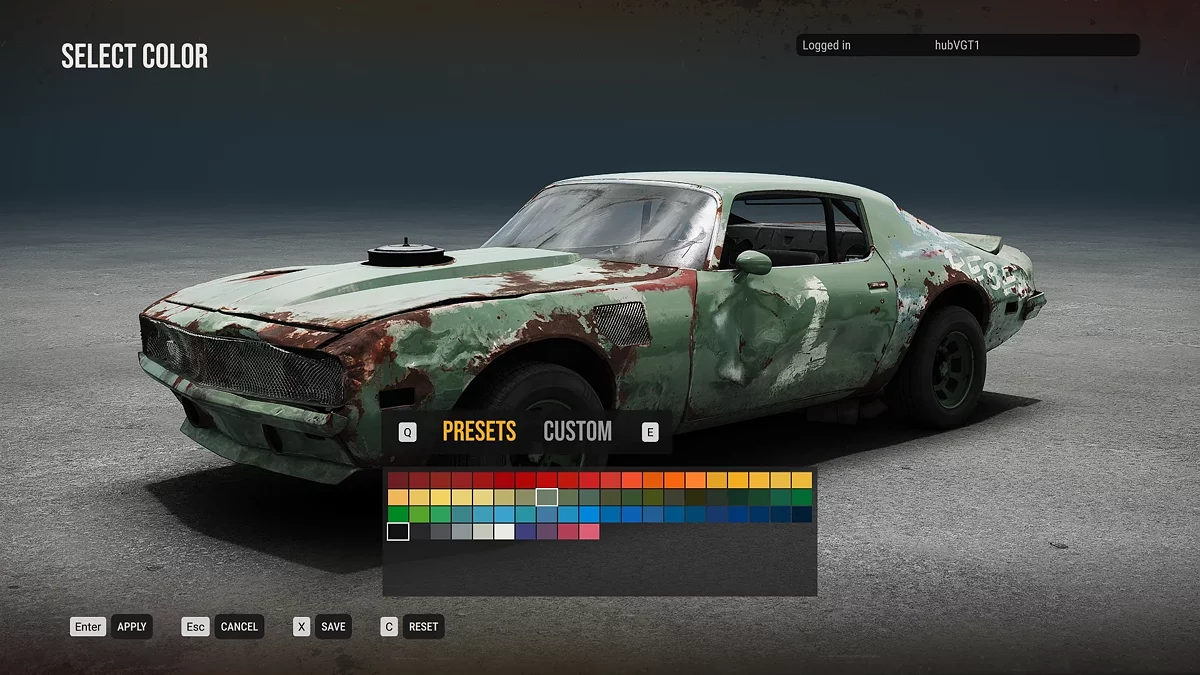Viewport: 1200px width, 675px height.
Task: Switch to the Custom color tab
Action: click(577, 431)
